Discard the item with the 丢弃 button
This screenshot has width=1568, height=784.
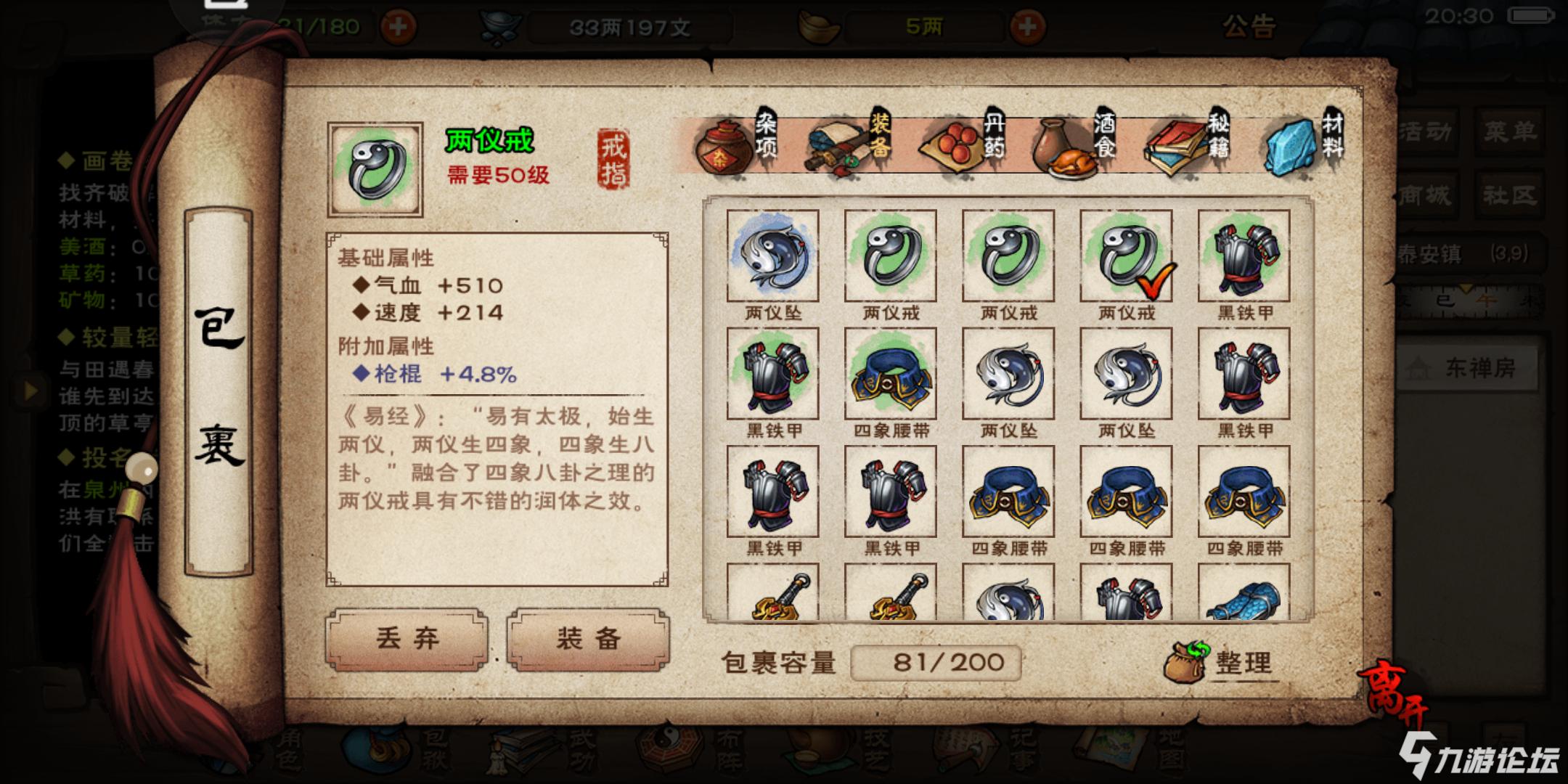407,639
